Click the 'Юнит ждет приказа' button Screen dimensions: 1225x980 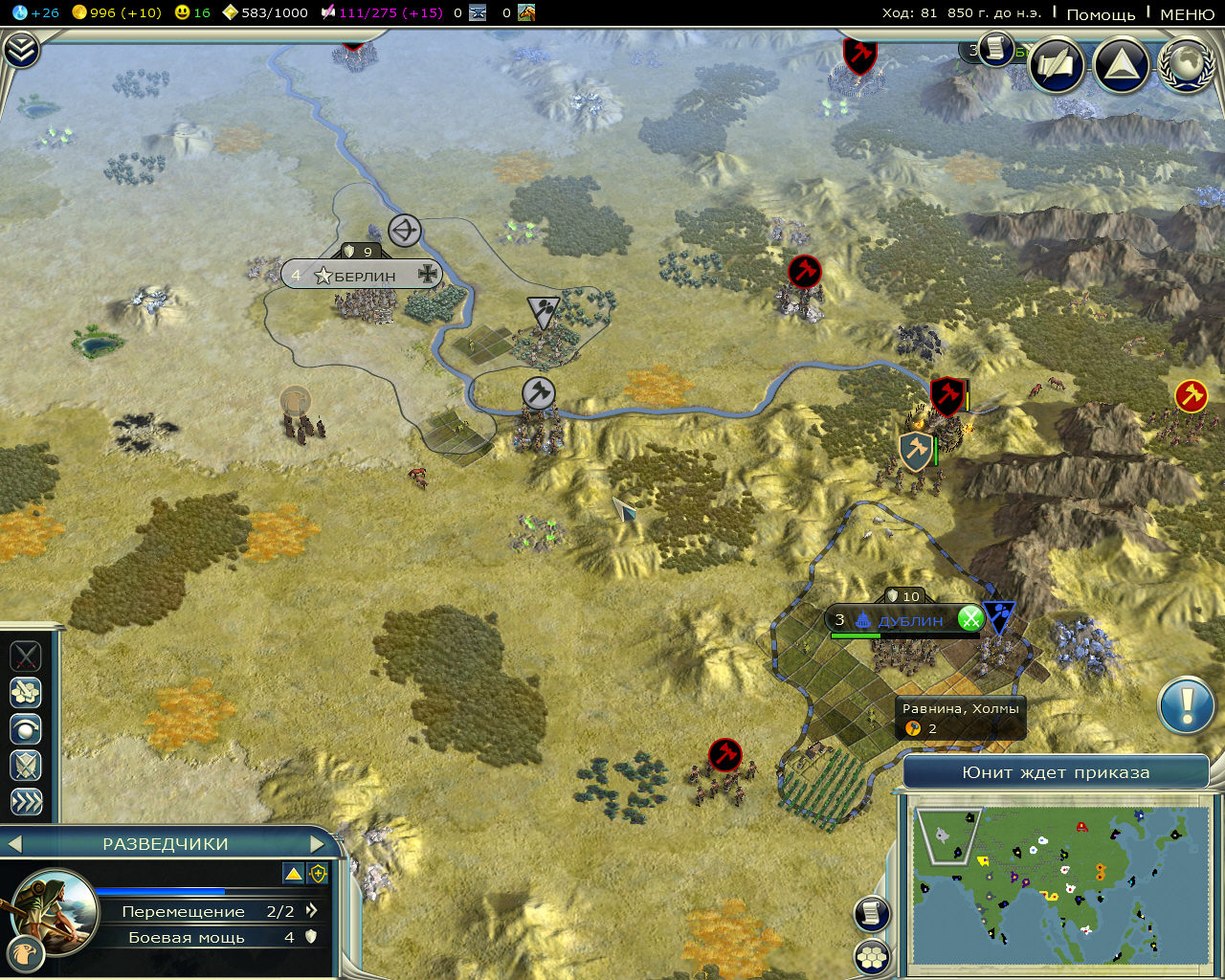[1056, 772]
